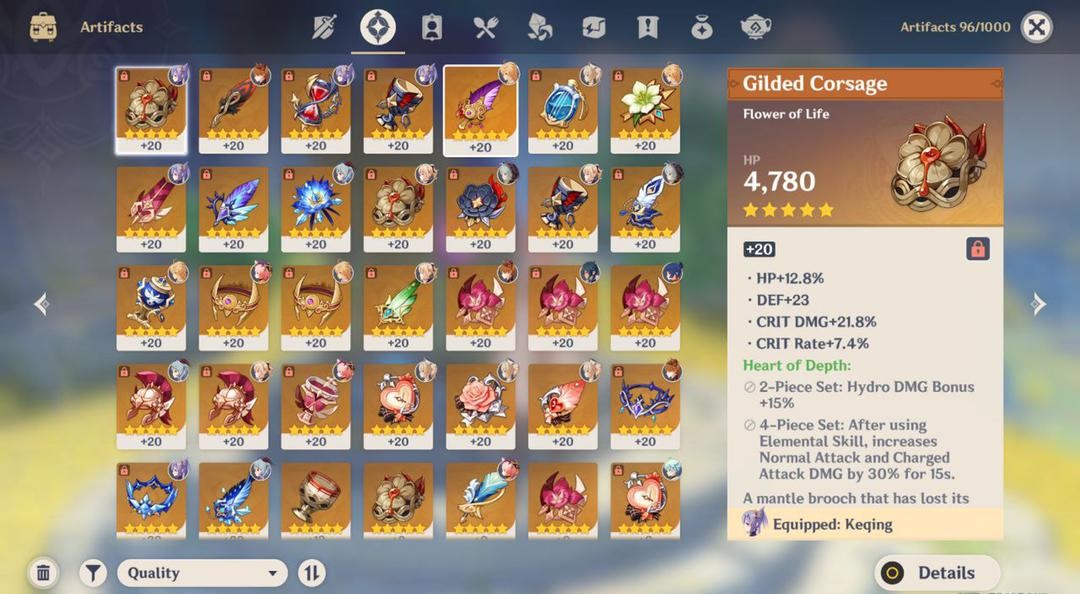Open the Character Development Items tab

432,27
